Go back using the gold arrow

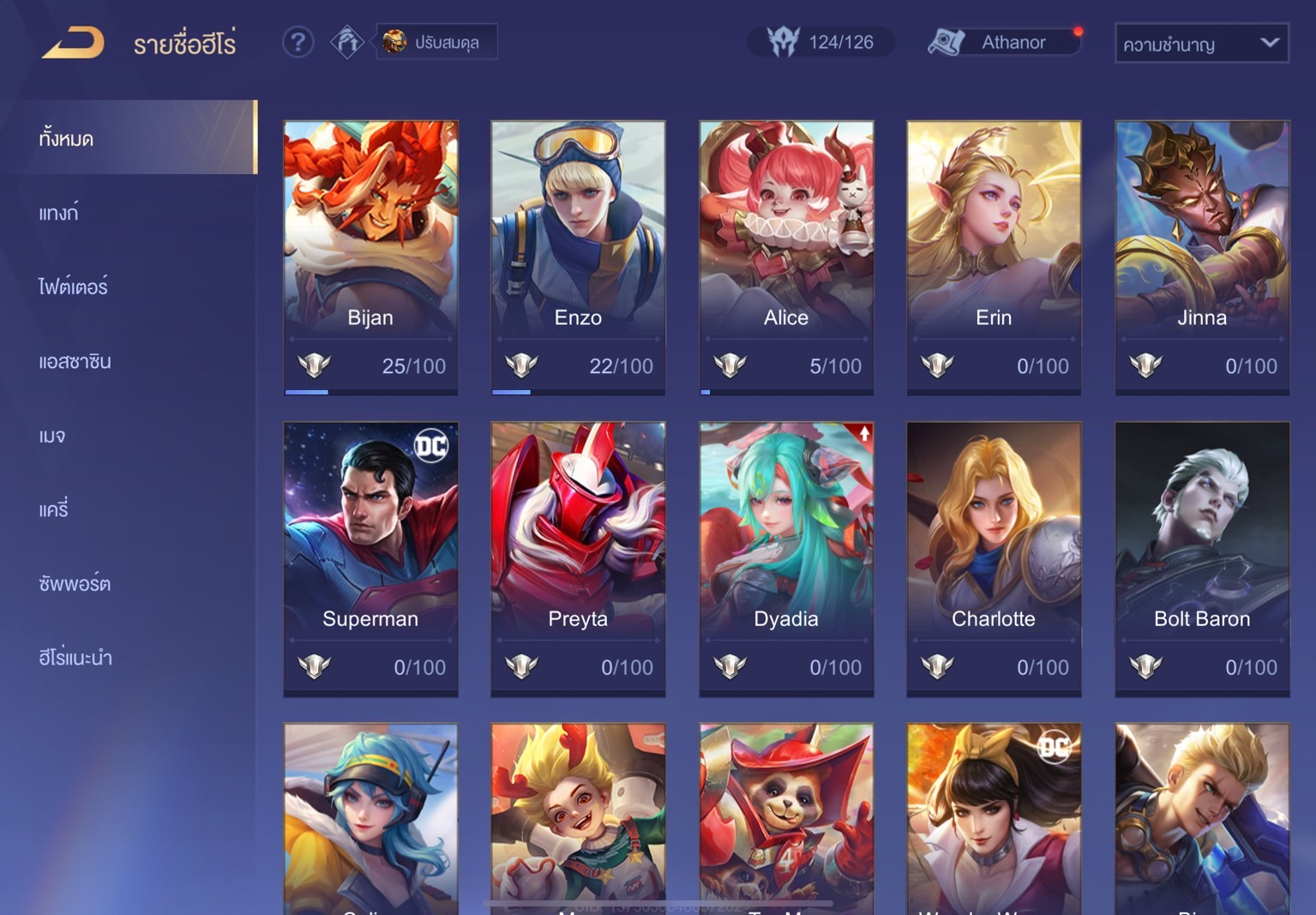[x=74, y=43]
